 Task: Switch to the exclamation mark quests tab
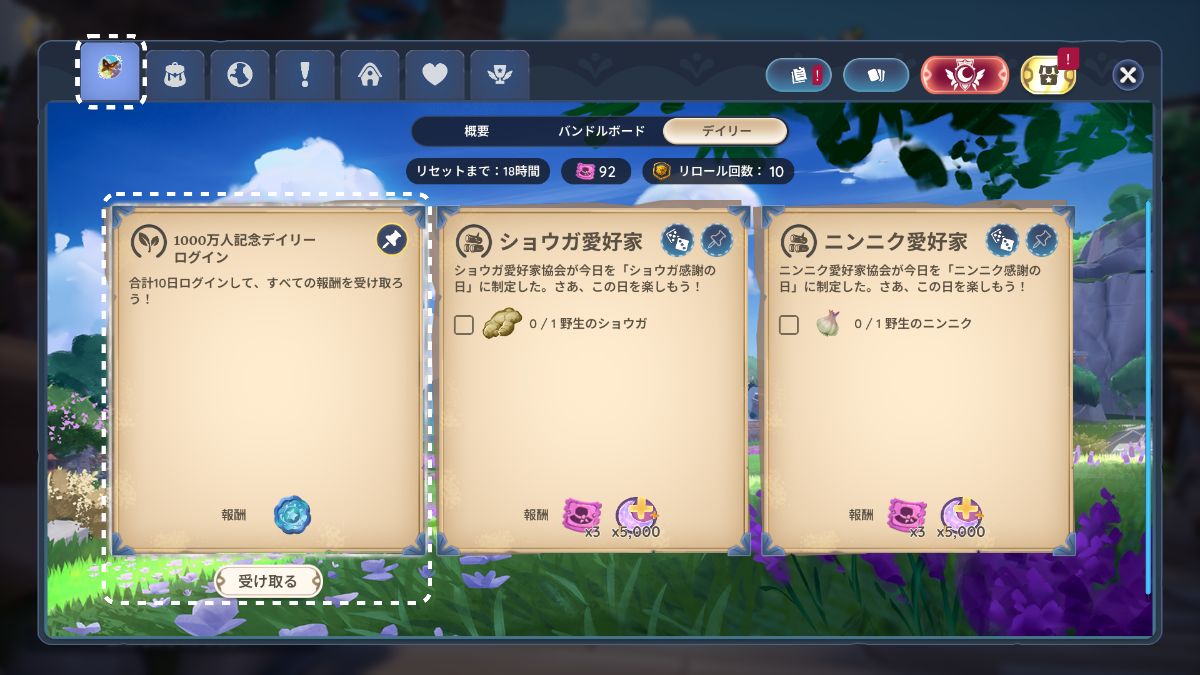[x=304, y=75]
